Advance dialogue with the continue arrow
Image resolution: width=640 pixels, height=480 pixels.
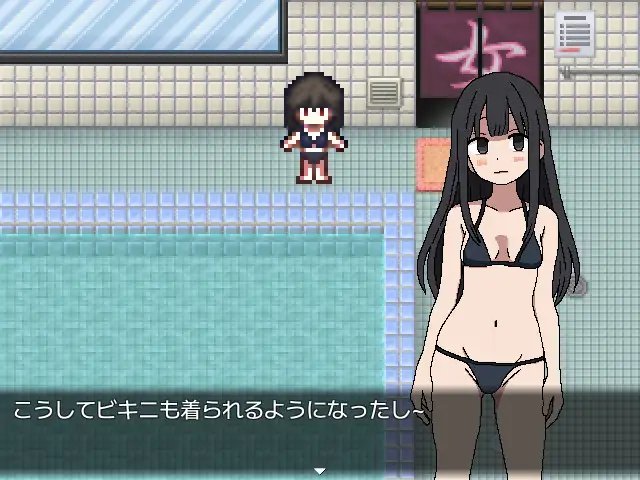point(320,469)
